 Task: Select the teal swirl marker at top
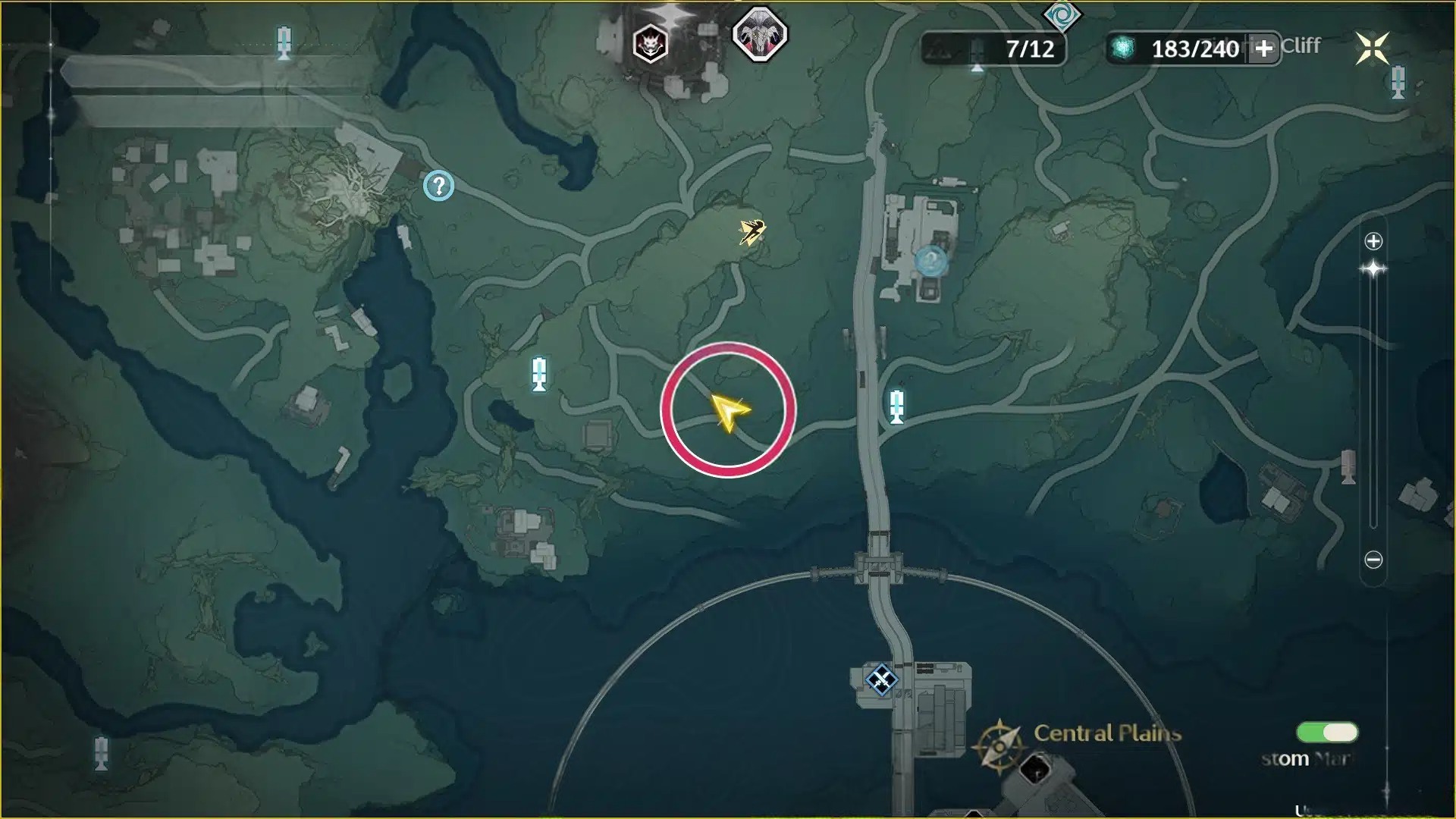1062,15
